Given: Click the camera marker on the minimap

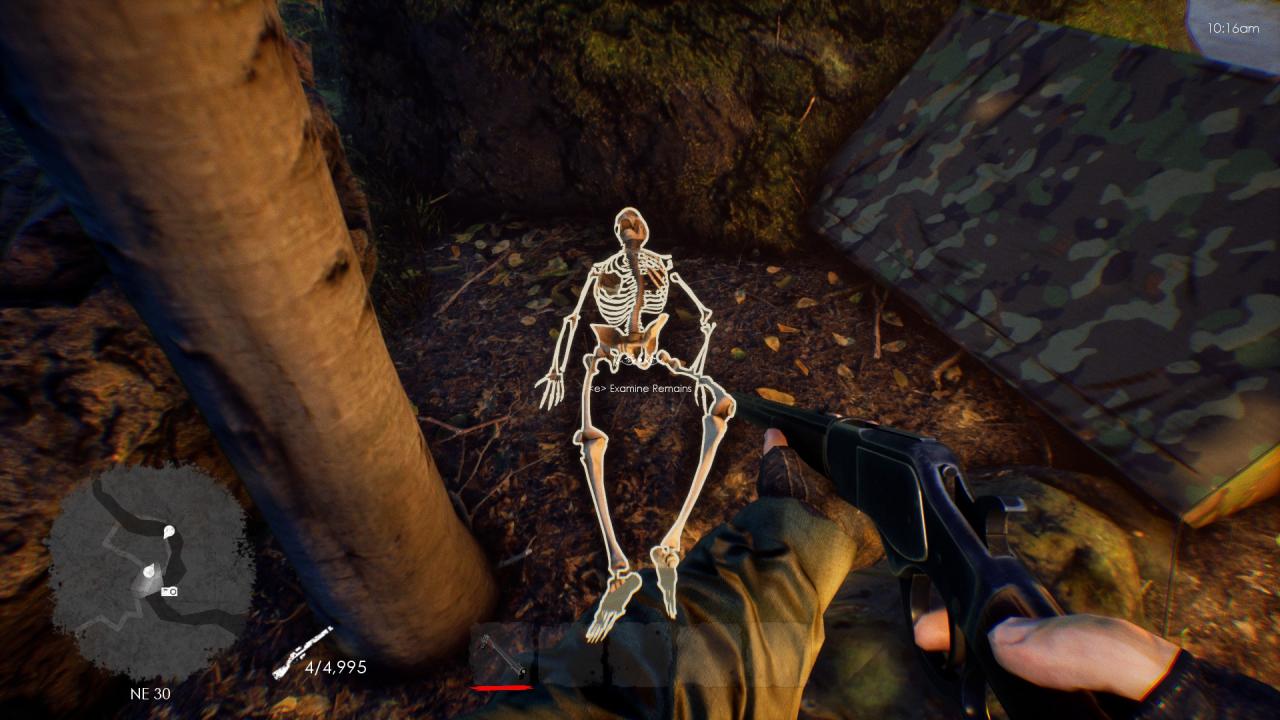Looking at the screenshot, I should point(170,591).
